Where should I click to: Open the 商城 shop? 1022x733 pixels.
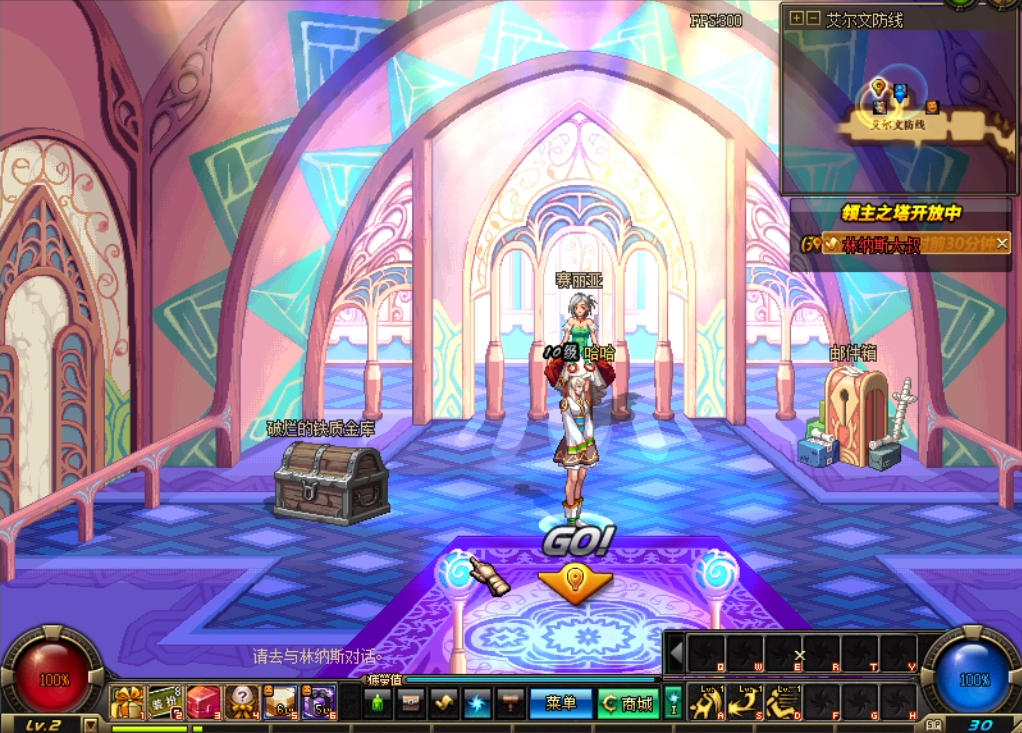point(628,704)
